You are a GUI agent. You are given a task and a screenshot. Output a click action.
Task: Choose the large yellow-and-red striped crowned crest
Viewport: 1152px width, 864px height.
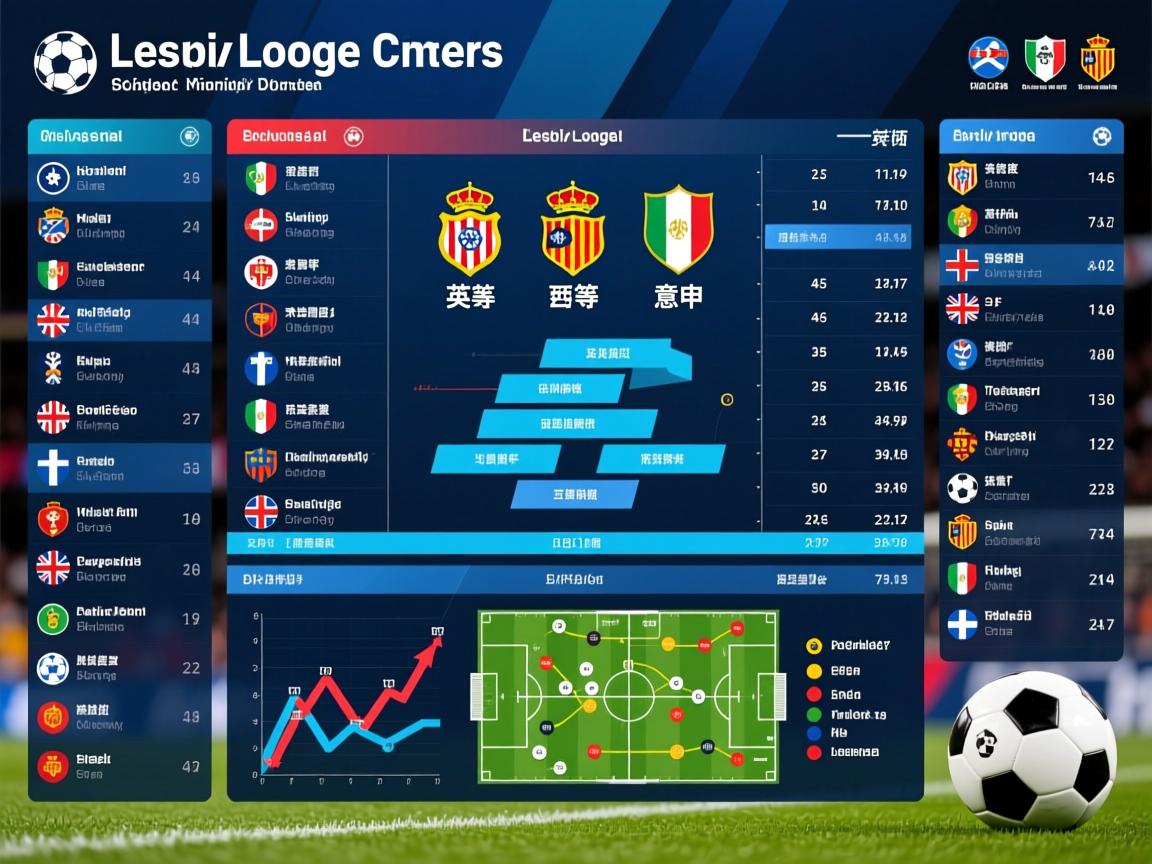[x=573, y=230]
